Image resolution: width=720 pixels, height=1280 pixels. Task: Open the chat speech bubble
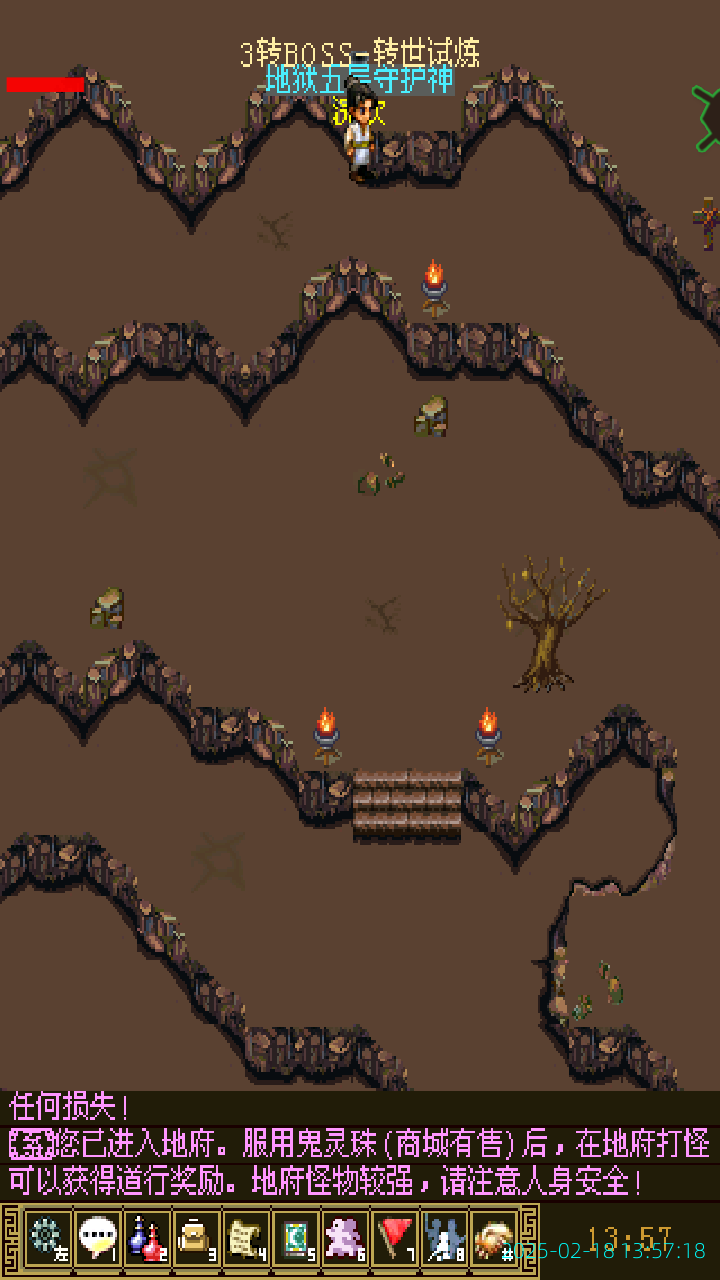click(98, 1238)
